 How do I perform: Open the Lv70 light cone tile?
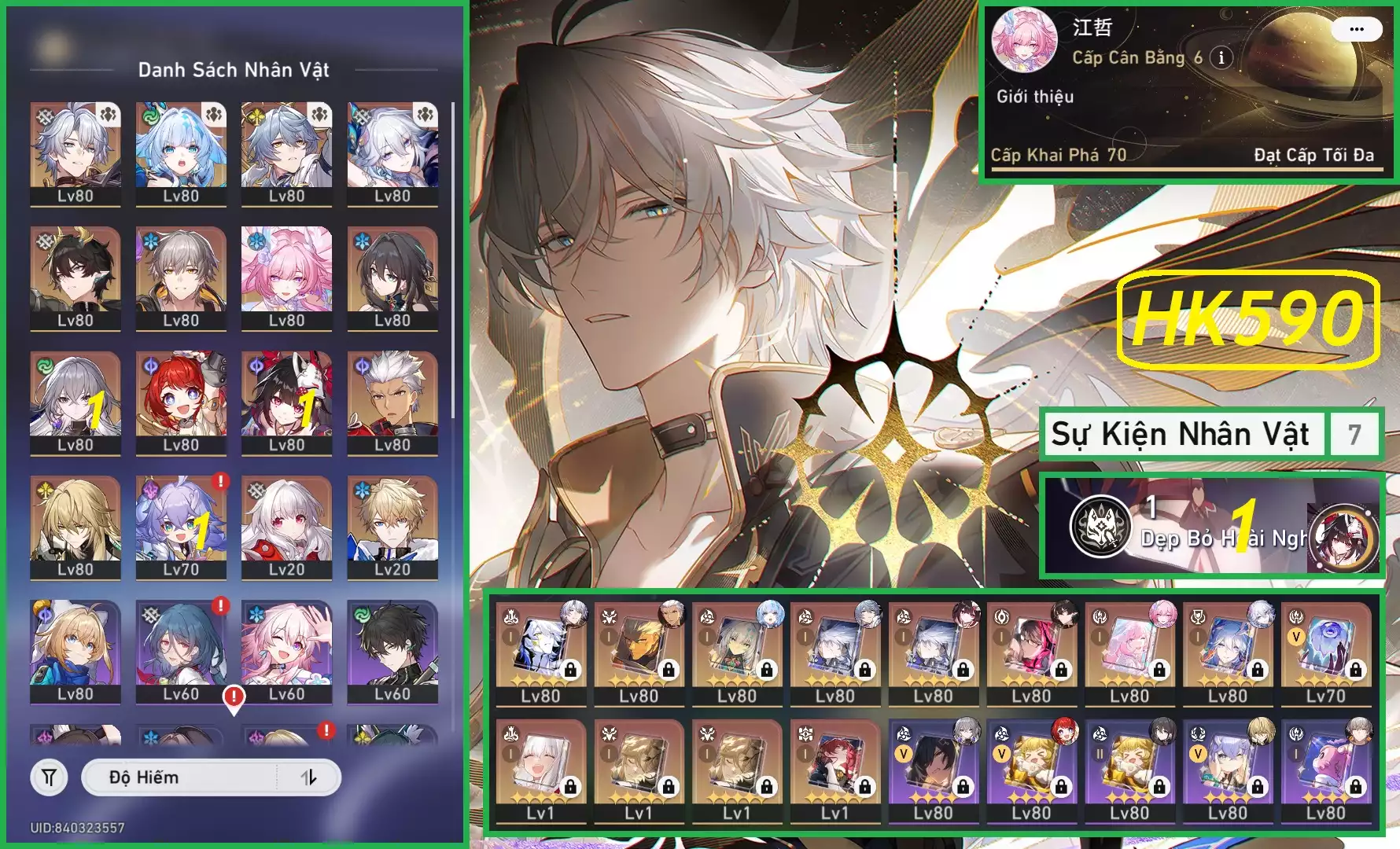pos(1325,652)
